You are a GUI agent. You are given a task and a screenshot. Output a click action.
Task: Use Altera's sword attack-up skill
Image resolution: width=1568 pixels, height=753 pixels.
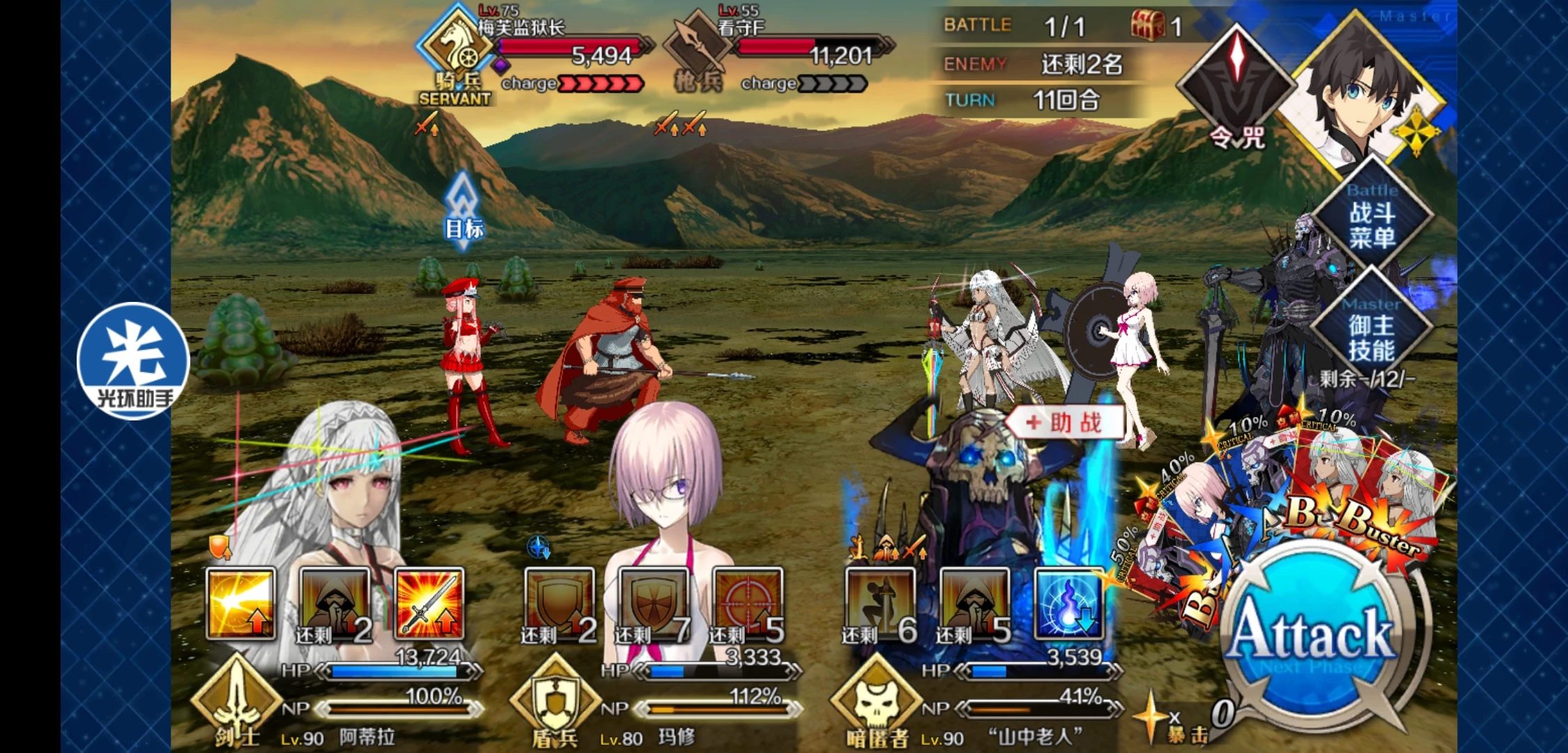point(429,603)
